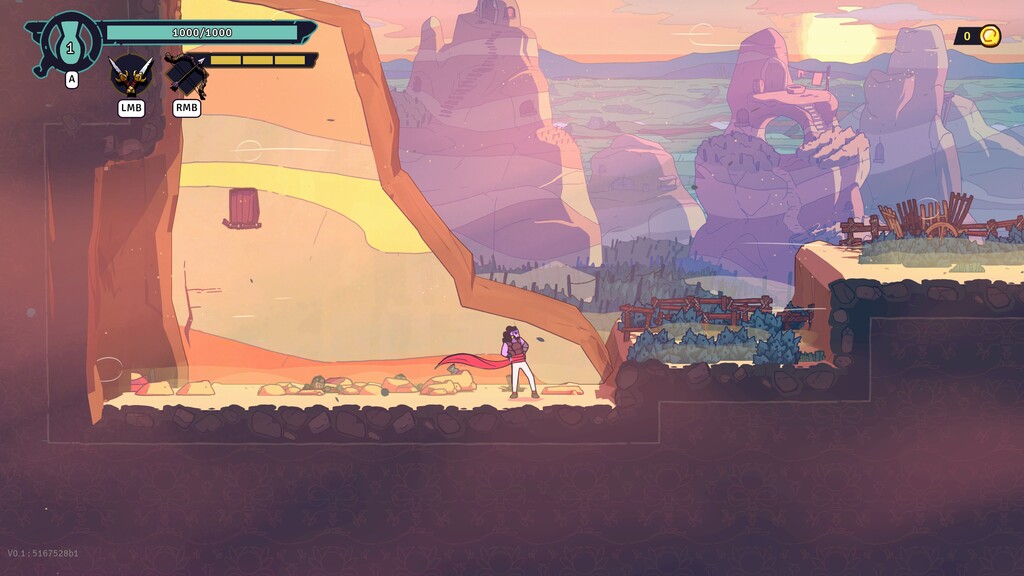Select the bow weapon icon
The image size is (1024, 576).
click(x=186, y=75)
